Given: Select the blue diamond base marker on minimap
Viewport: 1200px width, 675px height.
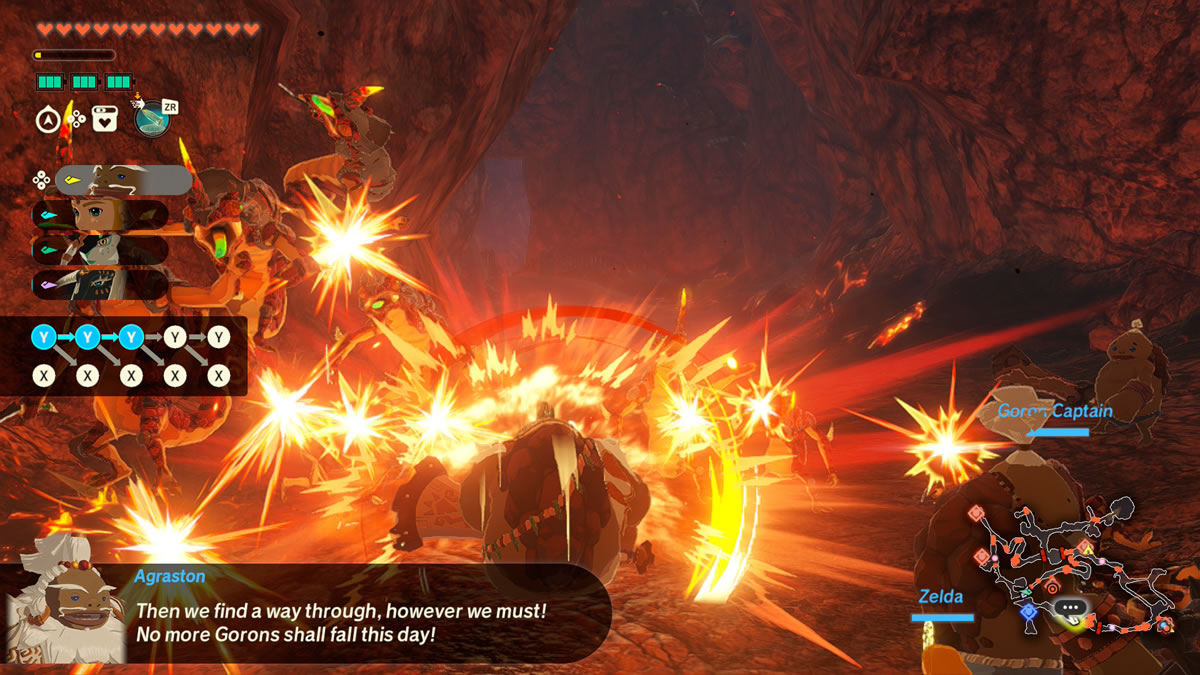Looking at the screenshot, I should [1028, 610].
